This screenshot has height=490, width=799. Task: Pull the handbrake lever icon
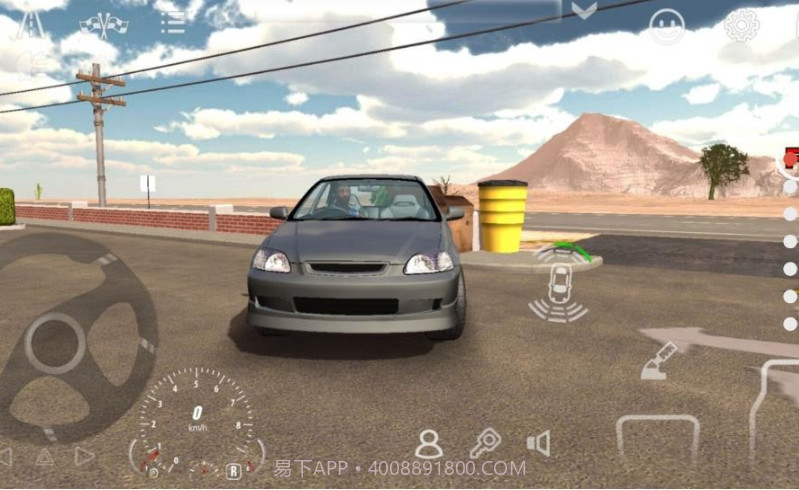659,361
